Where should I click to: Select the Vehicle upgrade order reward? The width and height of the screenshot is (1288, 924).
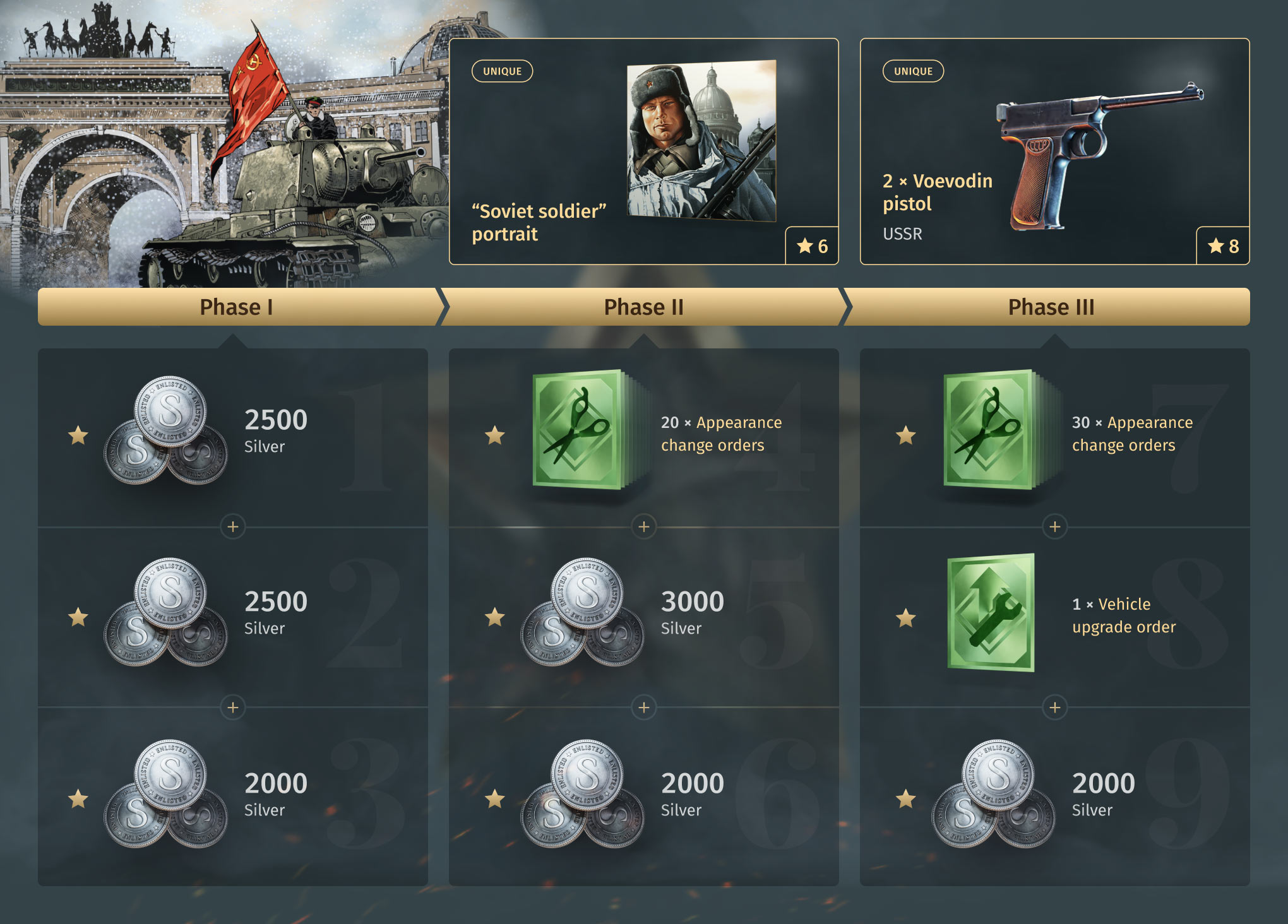[1054, 615]
